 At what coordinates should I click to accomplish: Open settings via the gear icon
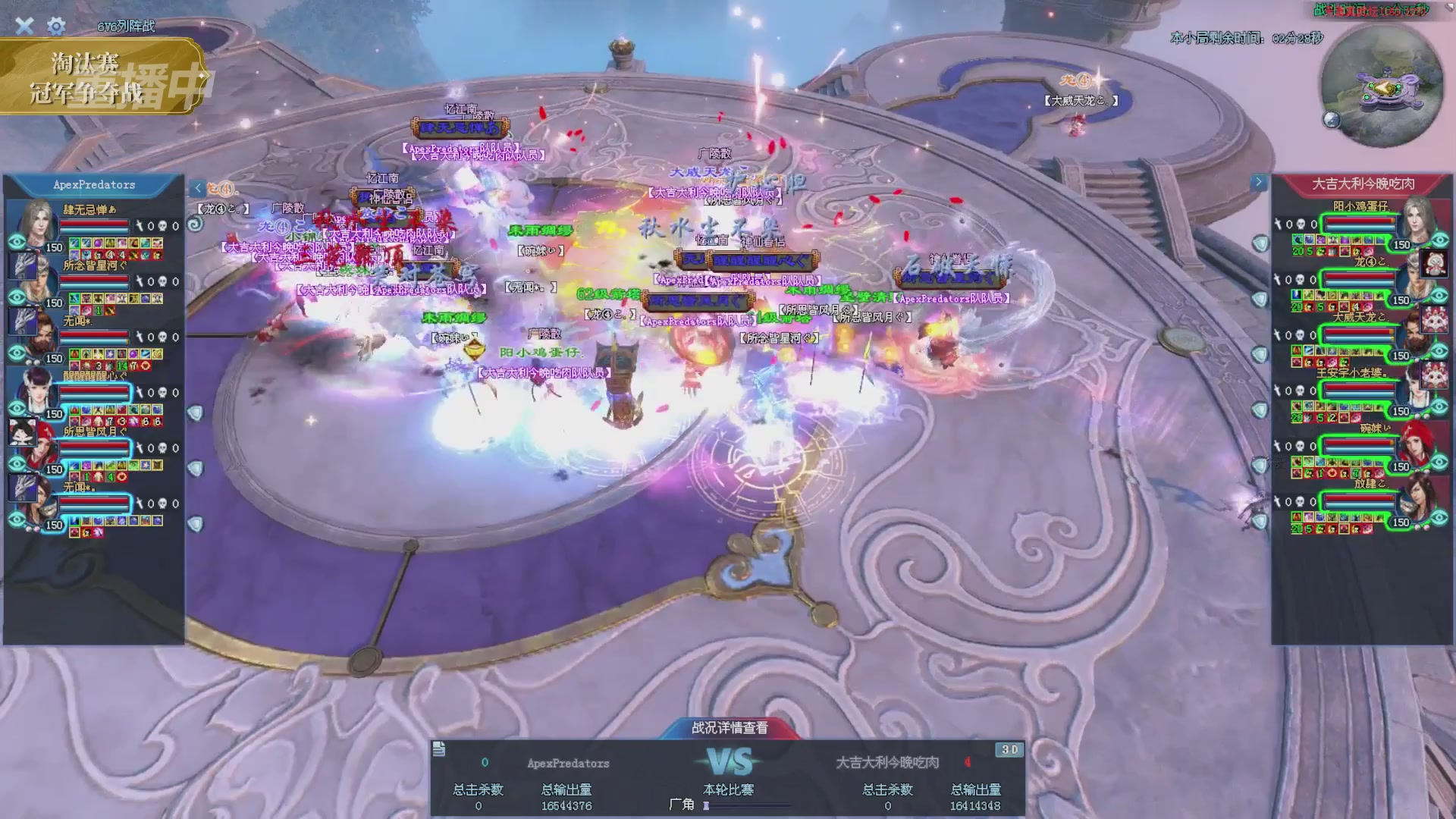pos(56,27)
